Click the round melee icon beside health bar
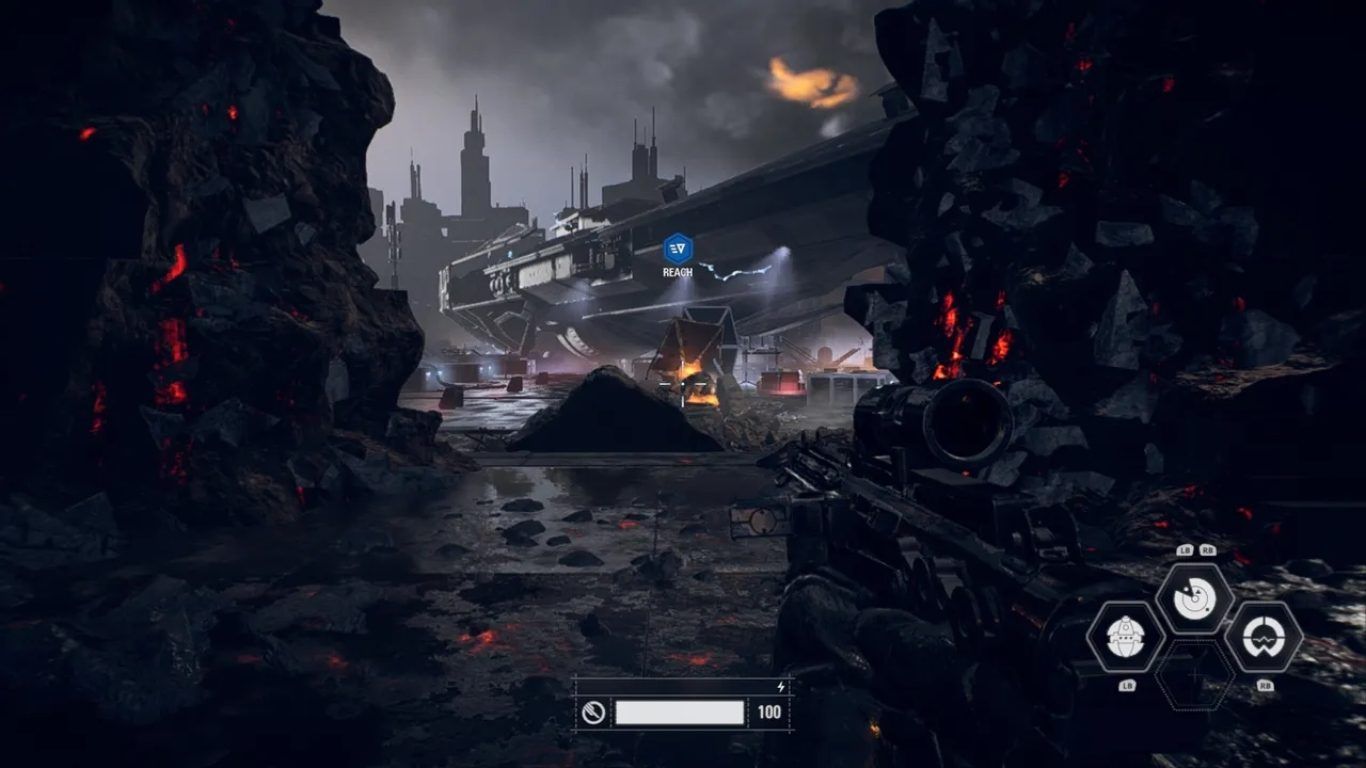Viewport: 1366px width, 768px height. pyautogui.click(x=593, y=713)
